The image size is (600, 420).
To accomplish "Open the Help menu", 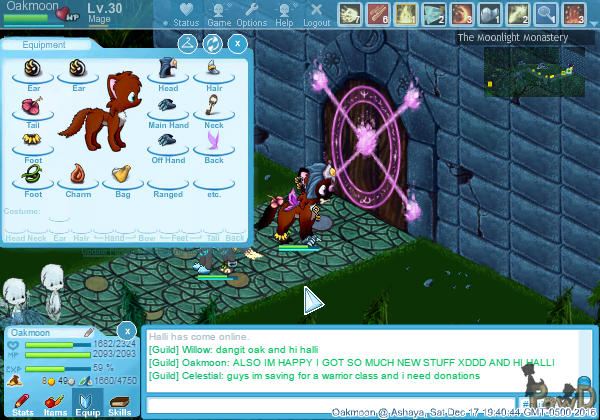I will [284, 14].
